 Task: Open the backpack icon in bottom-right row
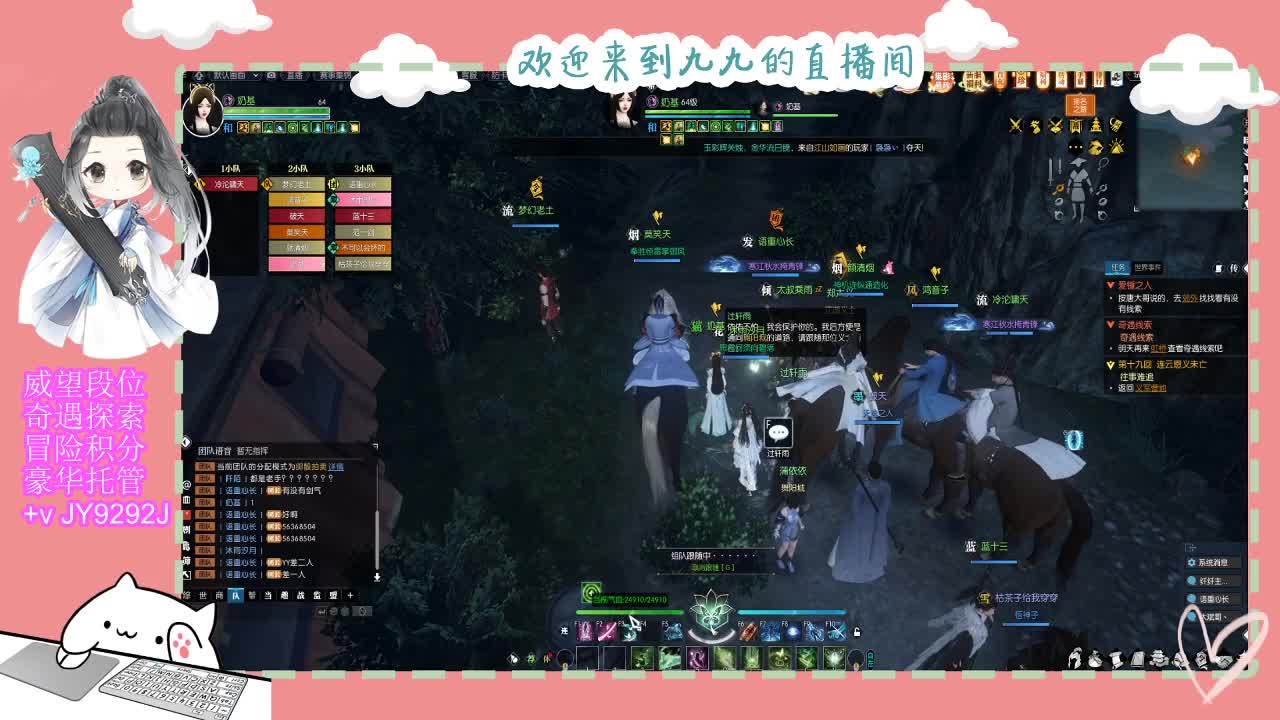pos(1094,657)
